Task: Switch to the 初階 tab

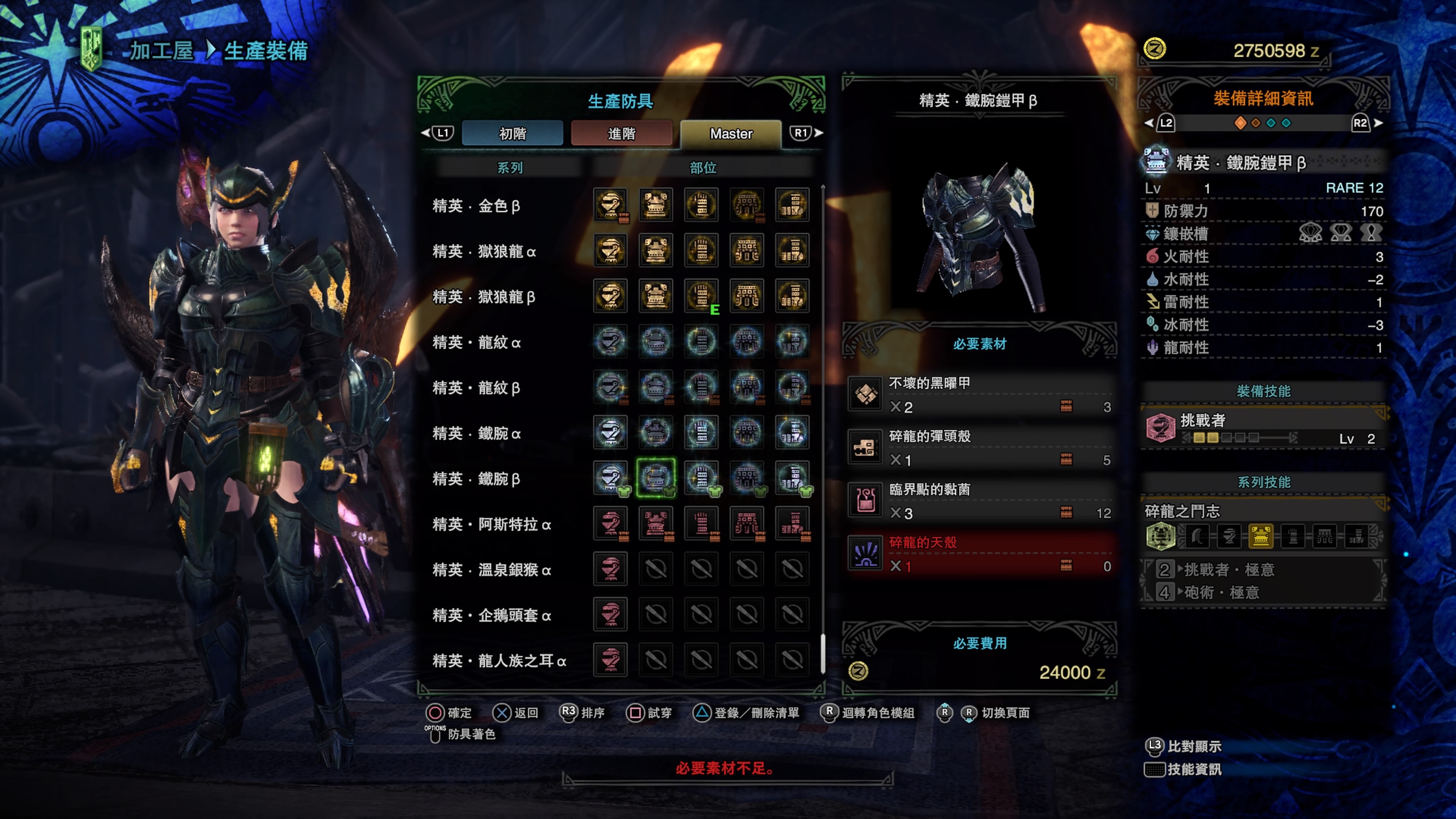Action: (x=512, y=133)
